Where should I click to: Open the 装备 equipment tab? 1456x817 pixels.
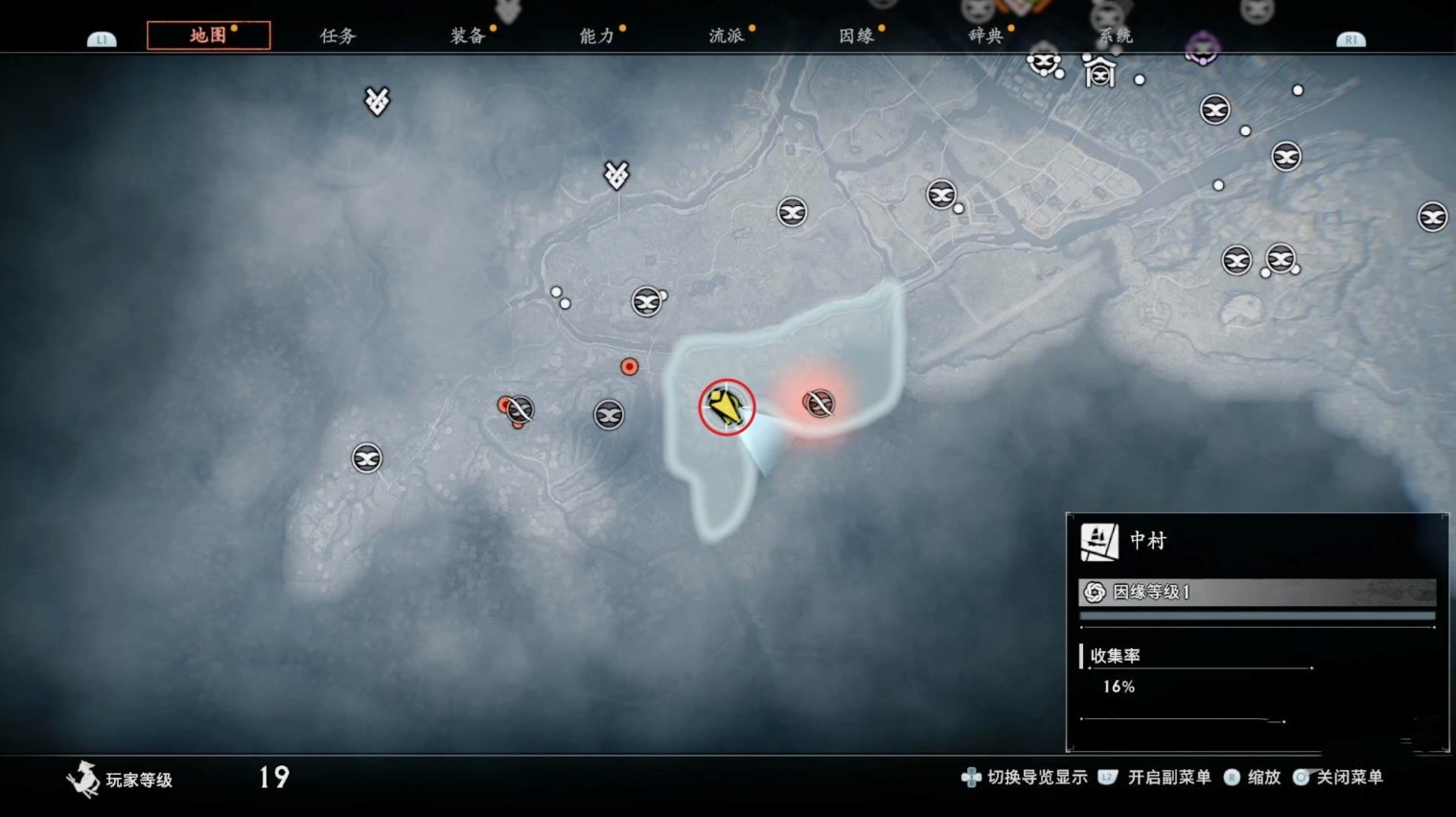click(468, 35)
